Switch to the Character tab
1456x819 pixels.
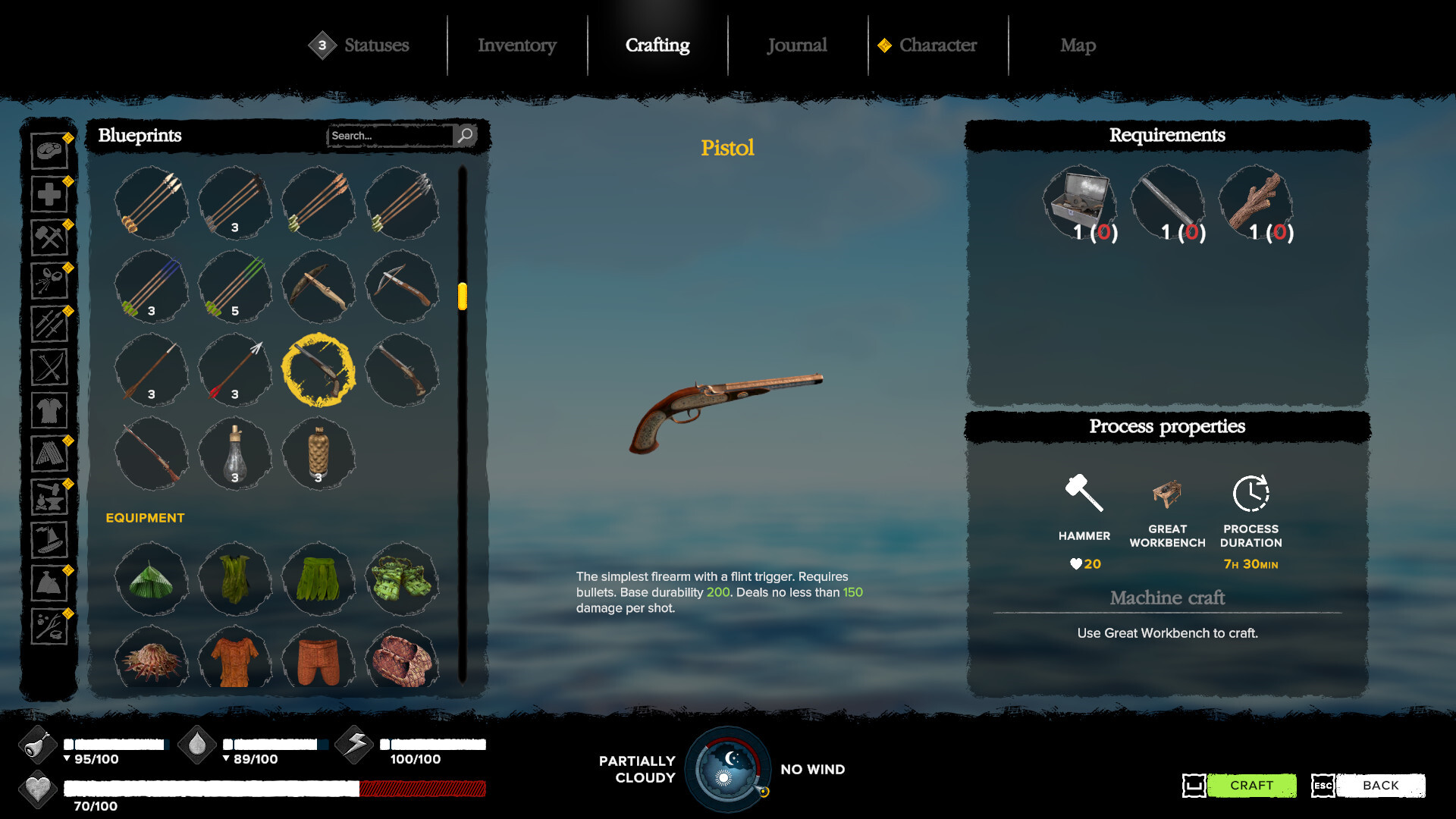937,45
